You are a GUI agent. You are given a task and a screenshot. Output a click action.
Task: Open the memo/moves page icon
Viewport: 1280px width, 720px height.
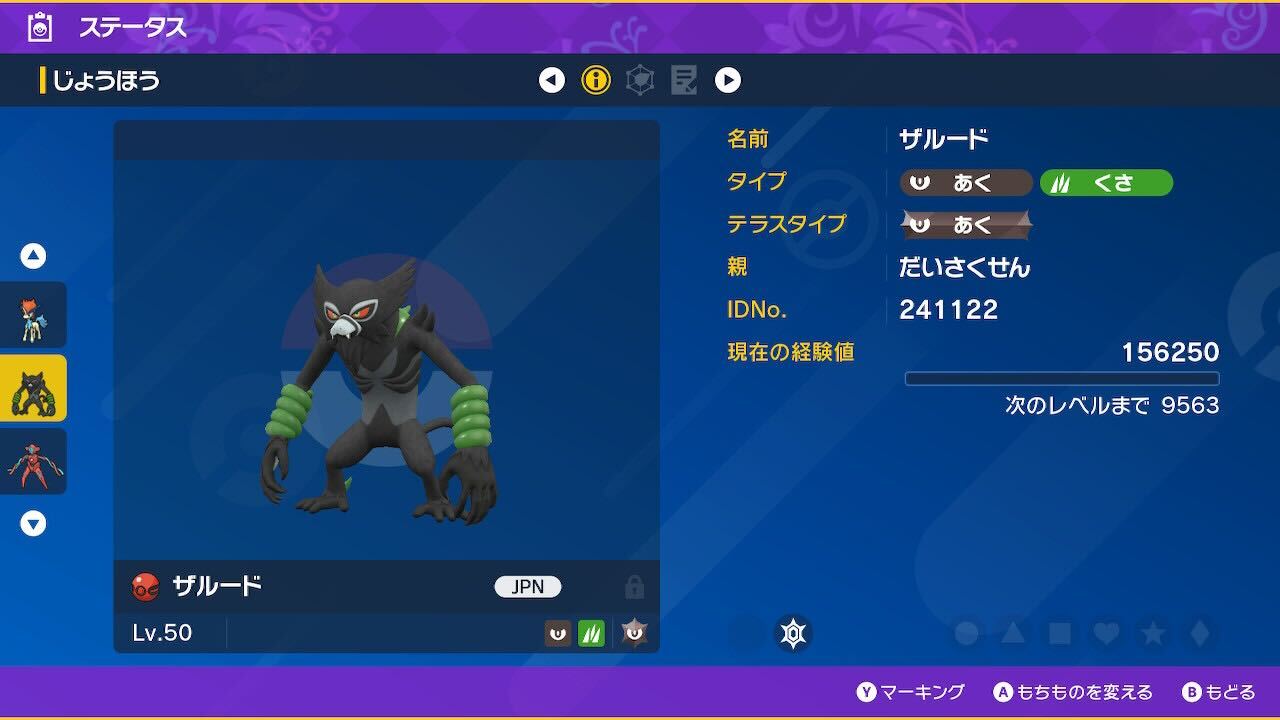[x=684, y=80]
